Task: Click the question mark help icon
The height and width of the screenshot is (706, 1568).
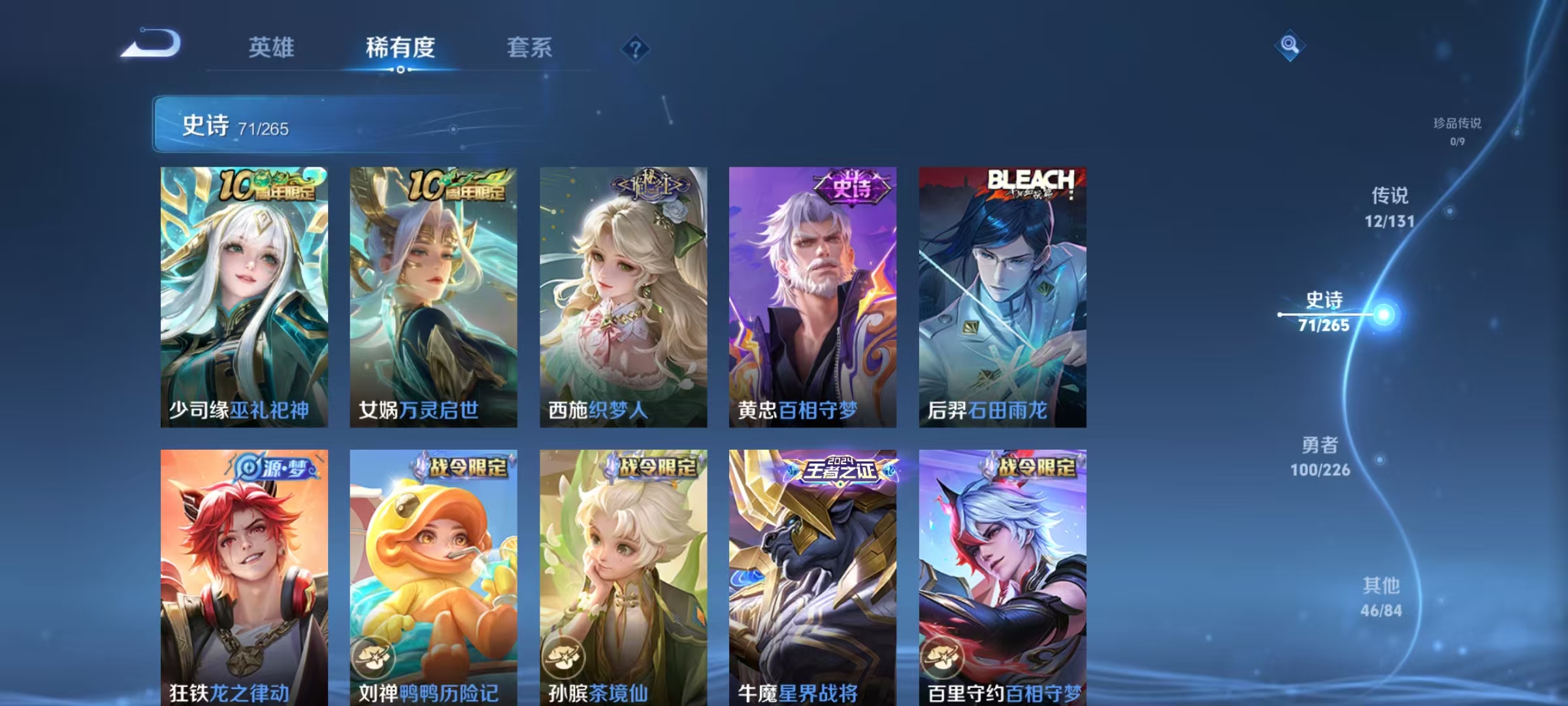Action: (x=637, y=48)
